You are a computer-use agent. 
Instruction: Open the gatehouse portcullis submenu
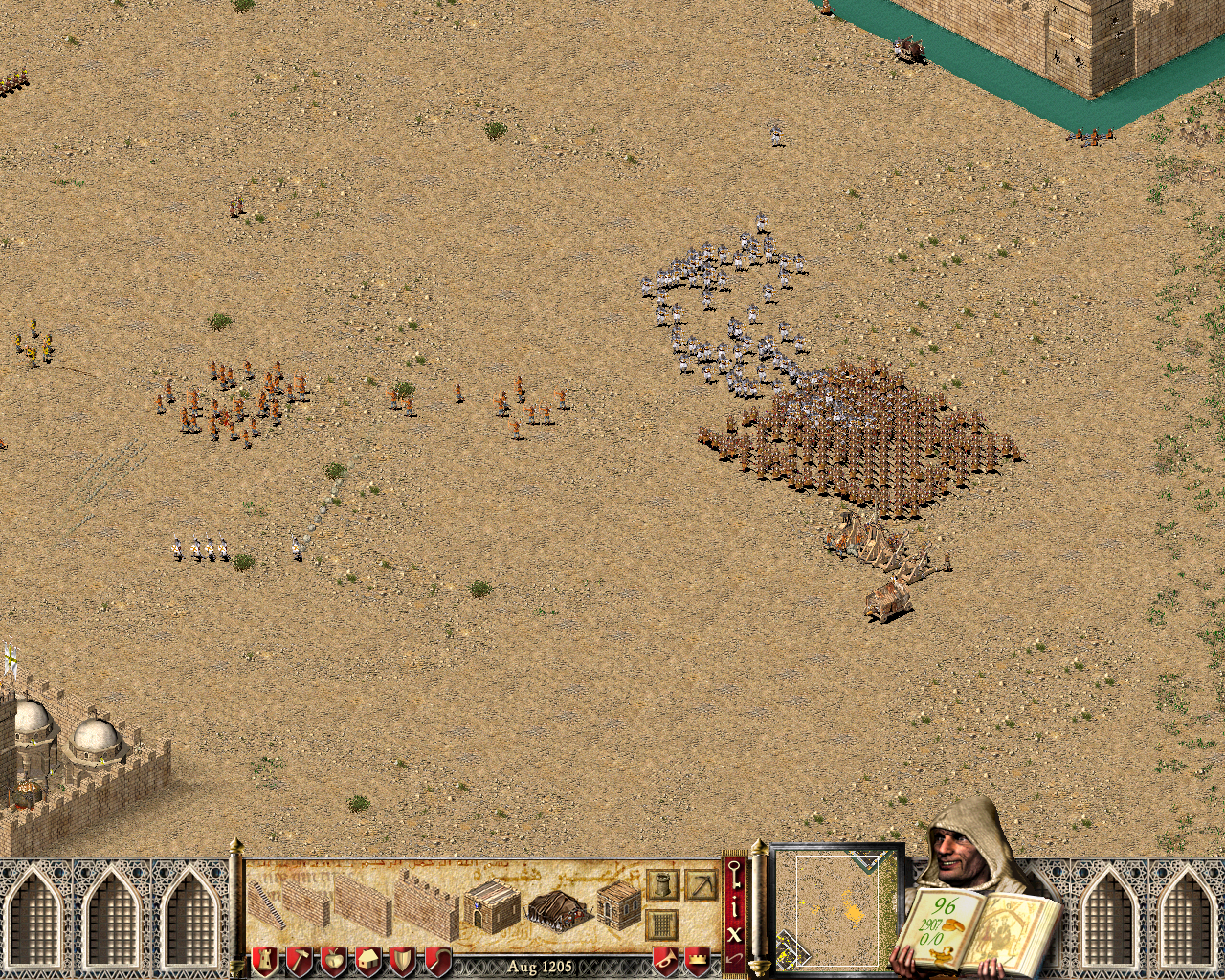pos(662,924)
